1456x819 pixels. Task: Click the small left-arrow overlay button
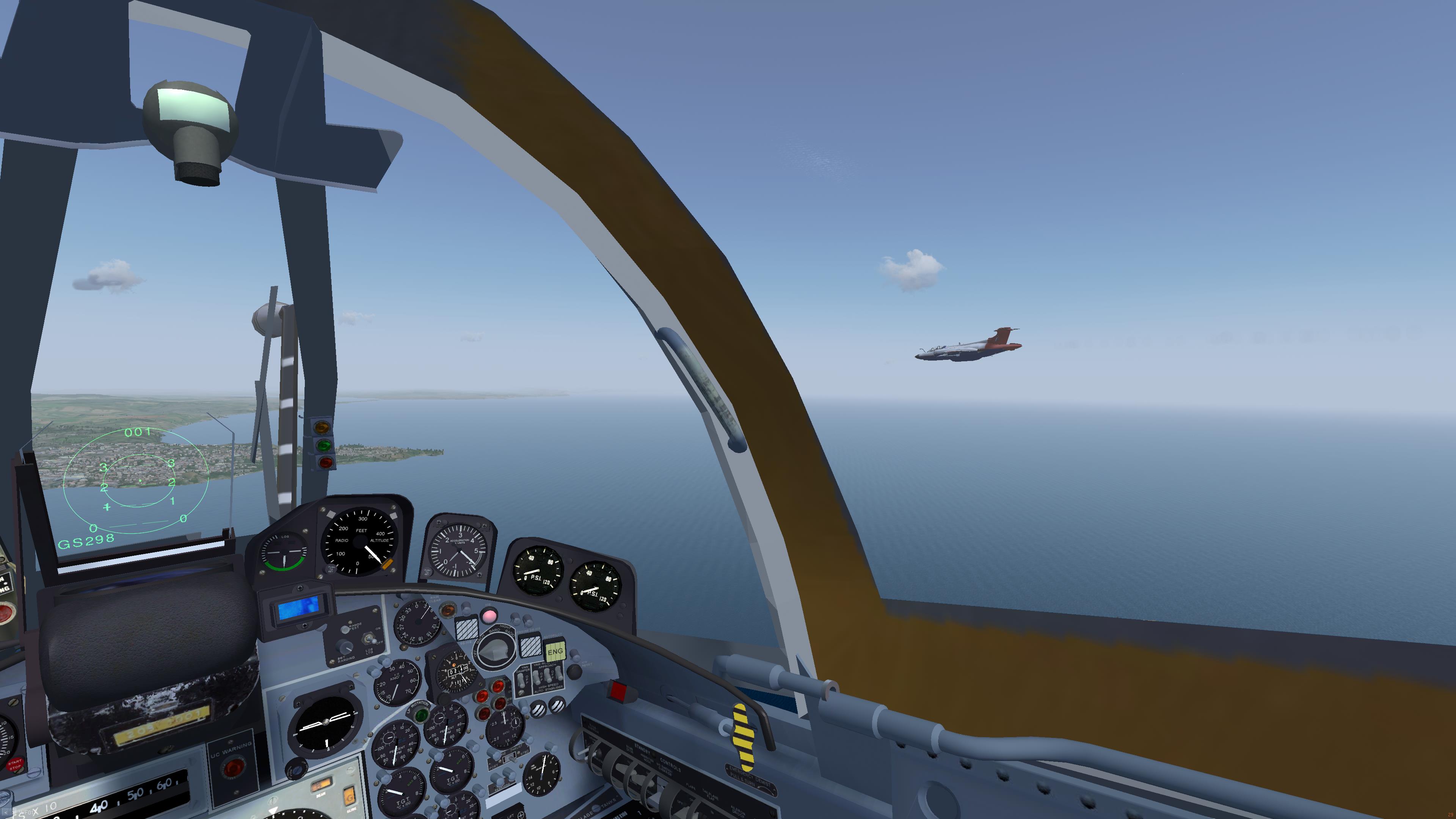click(x=5, y=812)
